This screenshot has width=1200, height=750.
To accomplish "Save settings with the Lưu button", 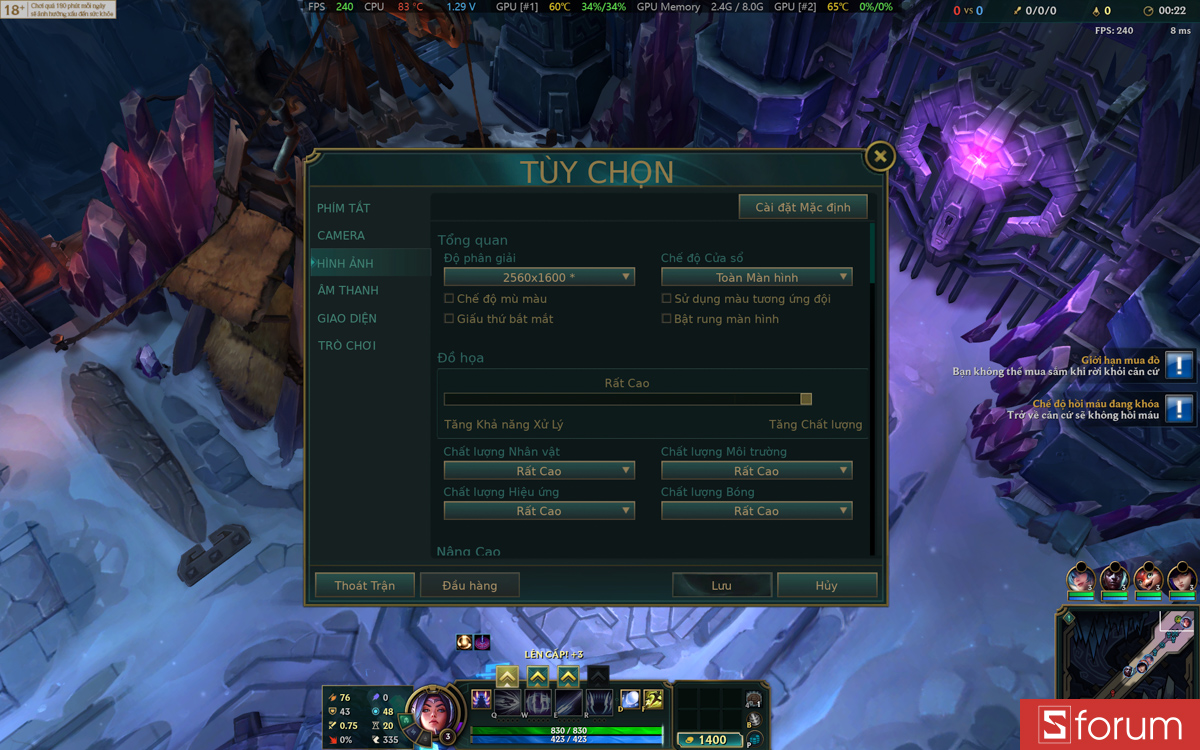I will coord(721,585).
